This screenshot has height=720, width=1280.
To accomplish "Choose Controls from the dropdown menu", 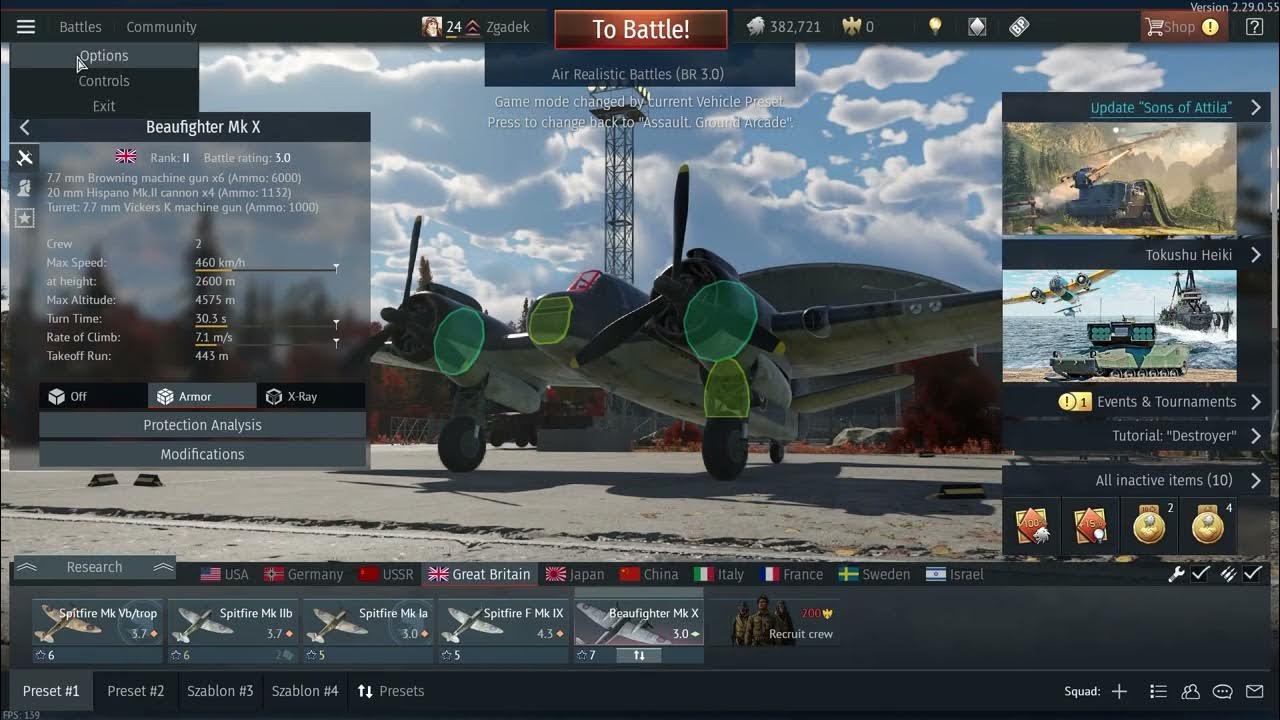I will pos(104,81).
